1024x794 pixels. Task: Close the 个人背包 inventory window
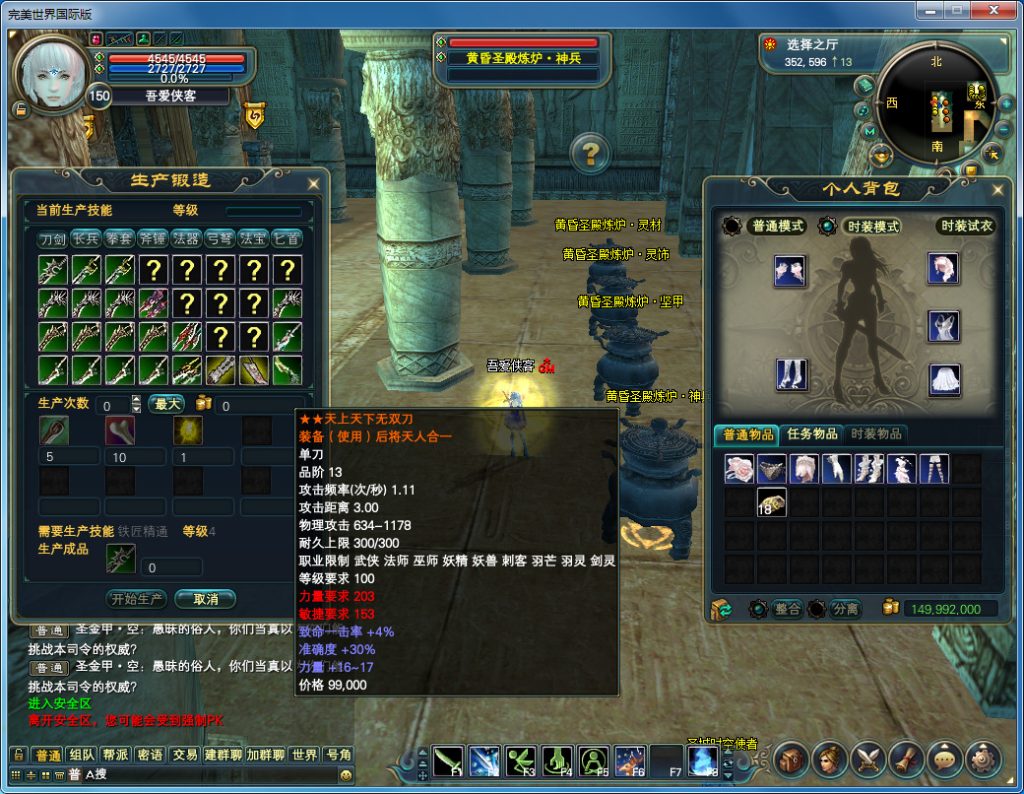pos(996,188)
